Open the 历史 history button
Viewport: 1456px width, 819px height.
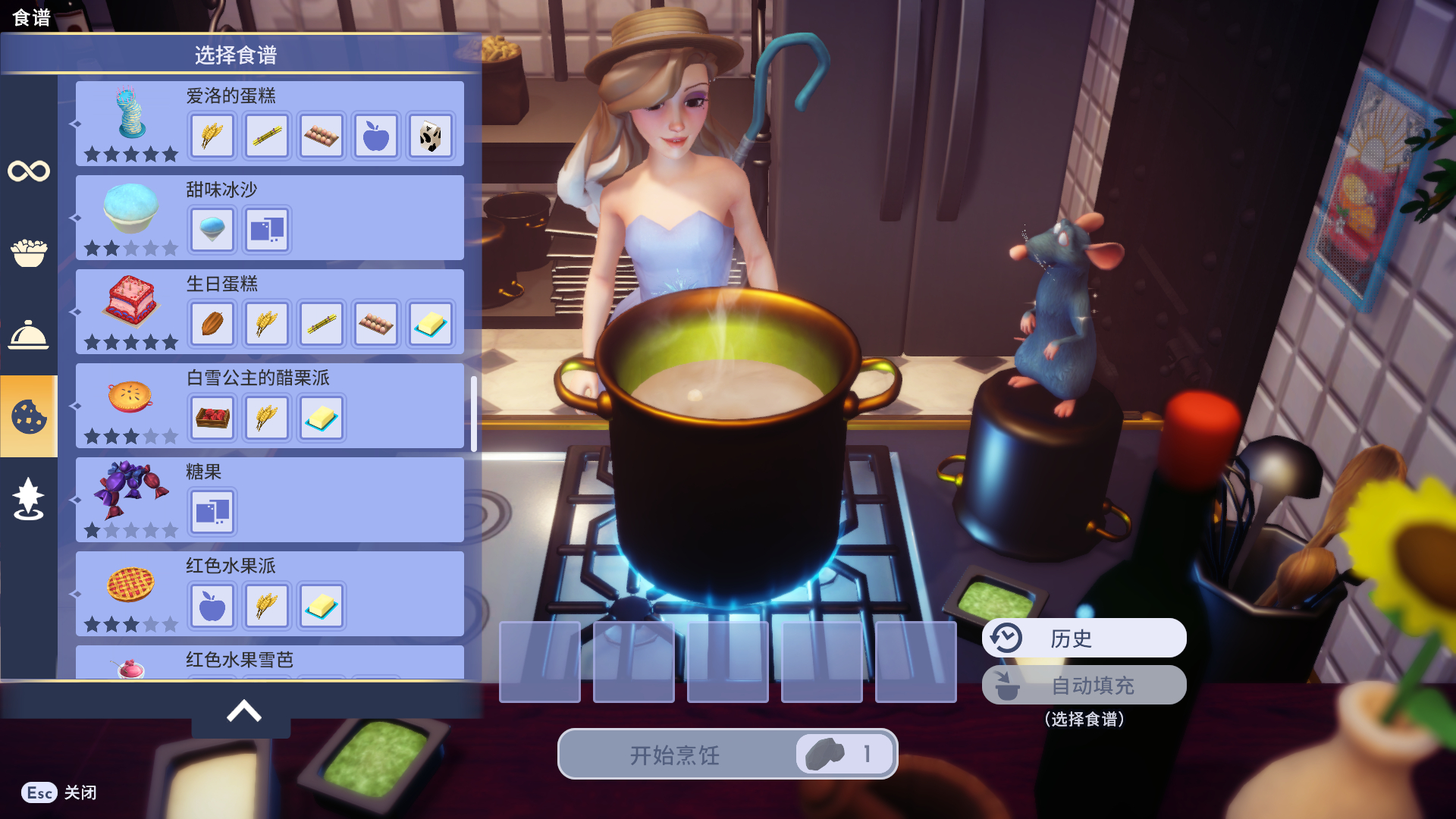point(1084,639)
